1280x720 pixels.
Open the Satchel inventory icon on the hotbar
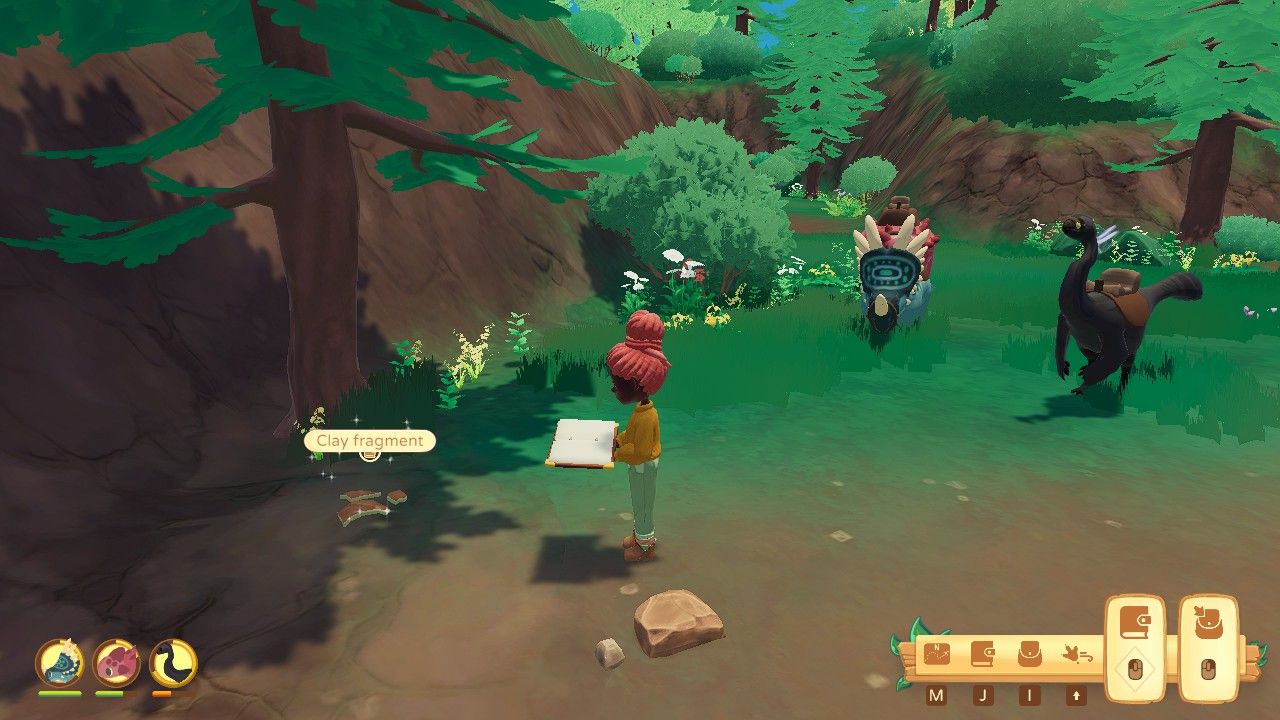(1032, 654)
